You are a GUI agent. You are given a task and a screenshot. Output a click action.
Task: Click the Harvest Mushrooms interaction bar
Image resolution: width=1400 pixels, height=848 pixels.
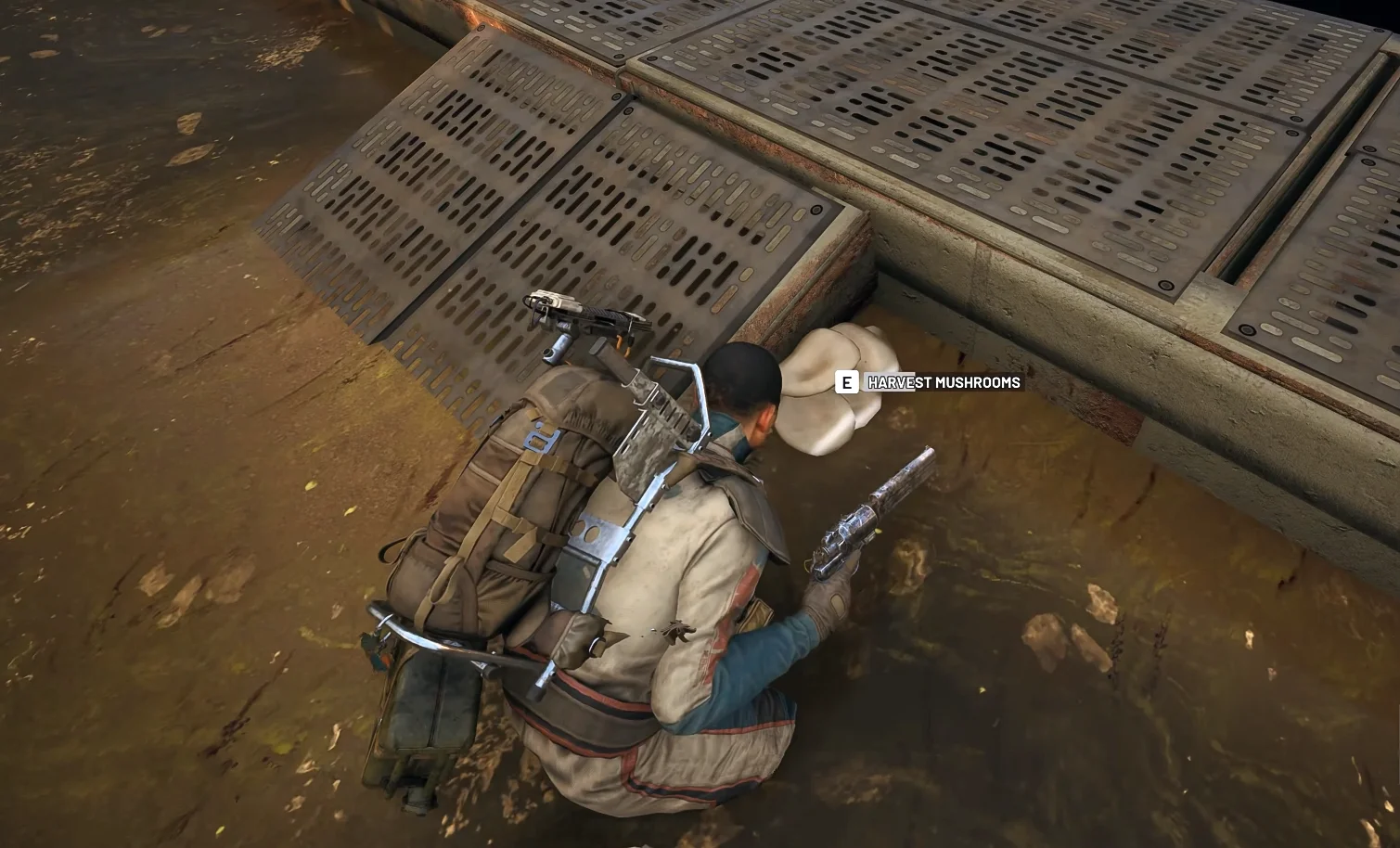(928, 381)
